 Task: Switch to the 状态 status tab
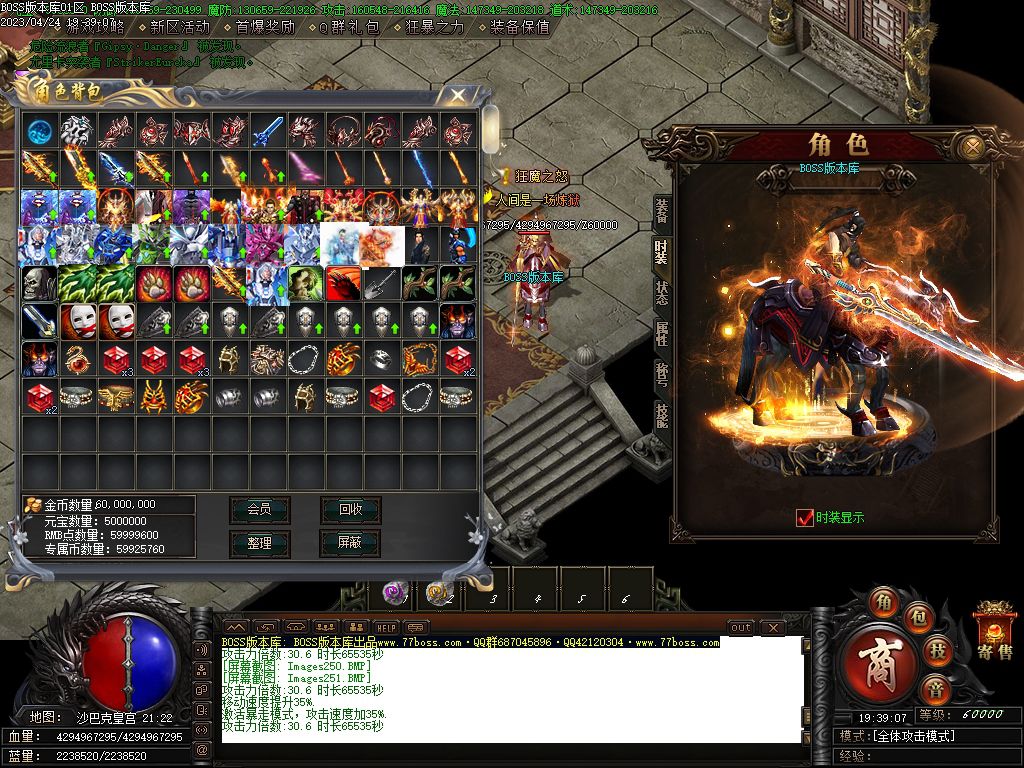(x=662, y=292)
